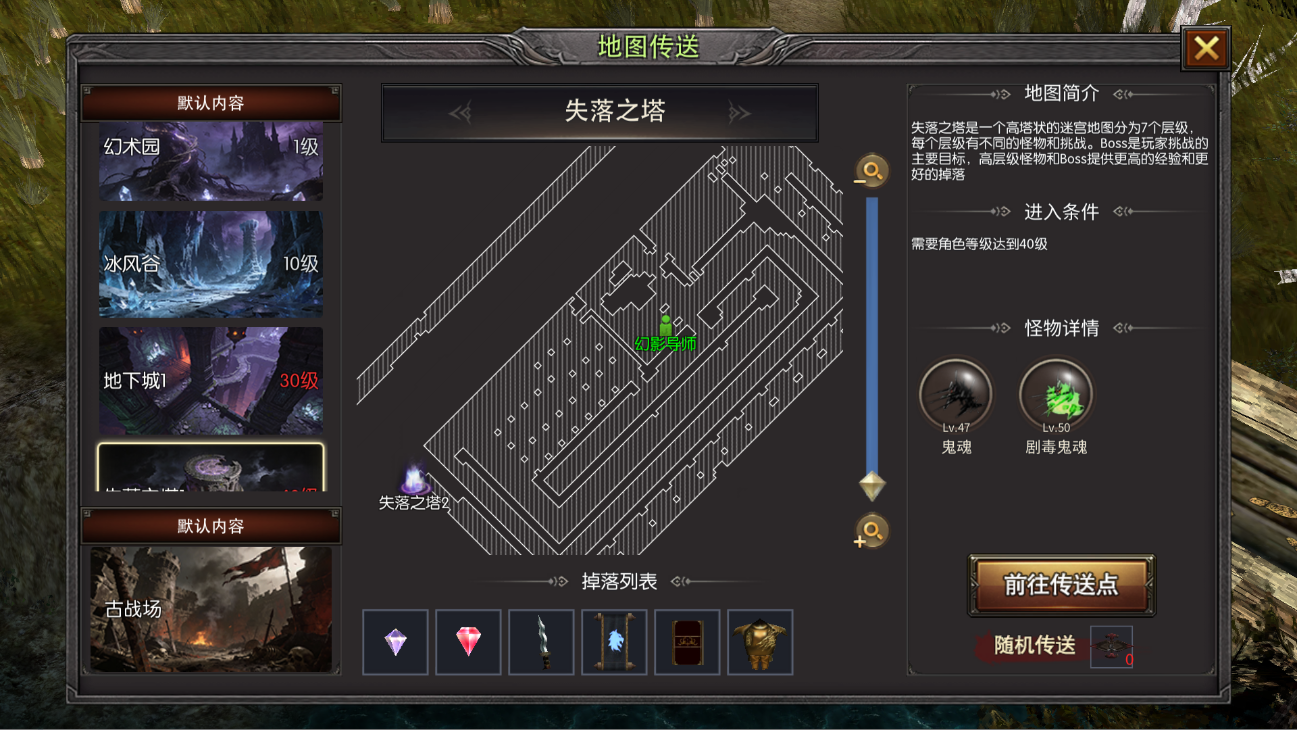The height and width of the screenshot is (730, 1297).
Task: Choose the 冰风谷 level 10 map
Action: [211, 264]
